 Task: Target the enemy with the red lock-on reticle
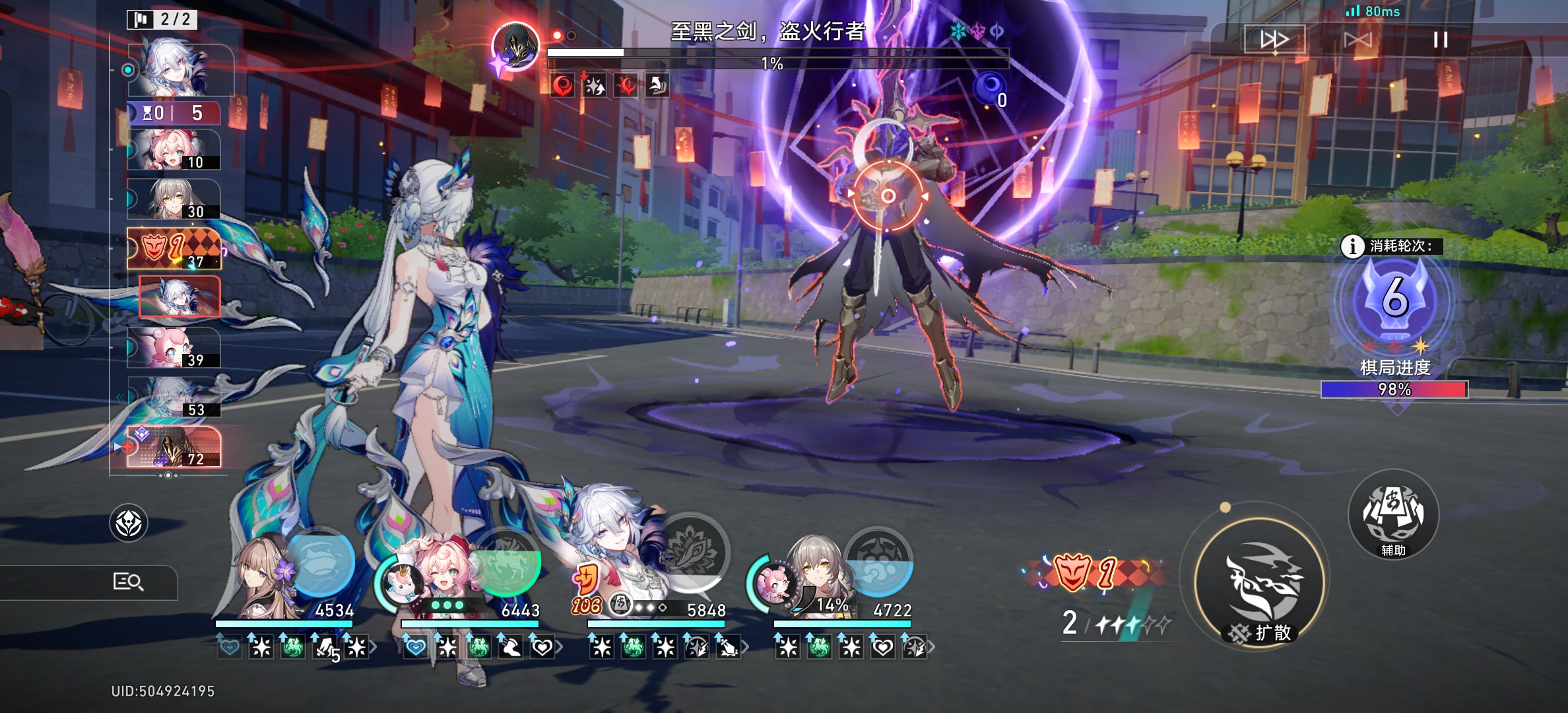(x=888, y=196)
